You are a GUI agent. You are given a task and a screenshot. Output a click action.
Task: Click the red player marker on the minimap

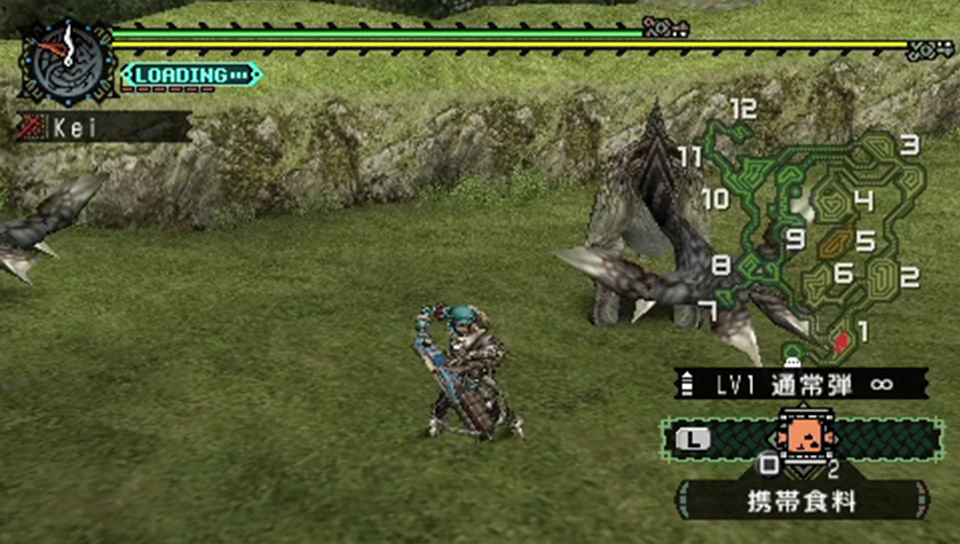click(841, 340)
